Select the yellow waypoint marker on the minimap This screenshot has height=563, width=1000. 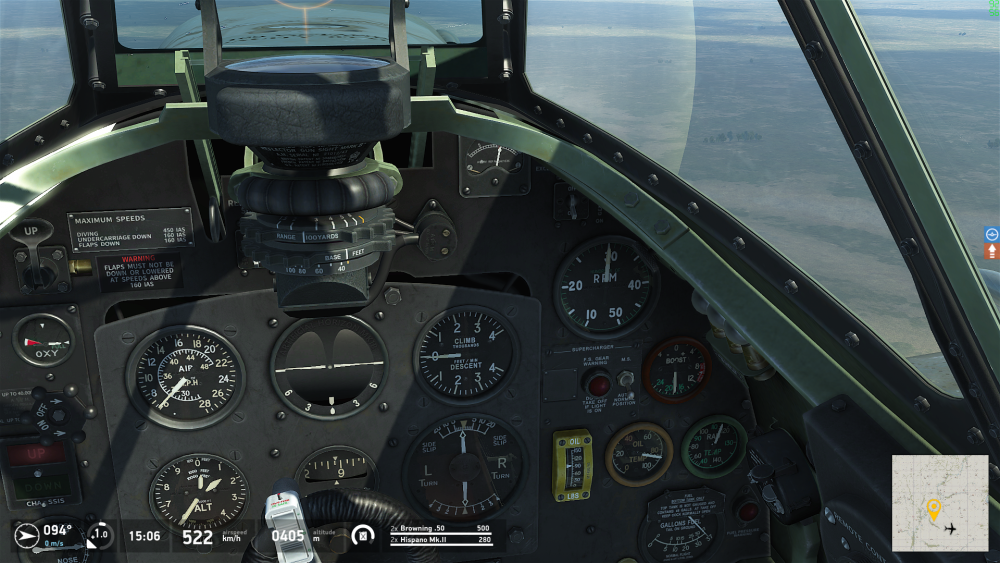[934, 509]
